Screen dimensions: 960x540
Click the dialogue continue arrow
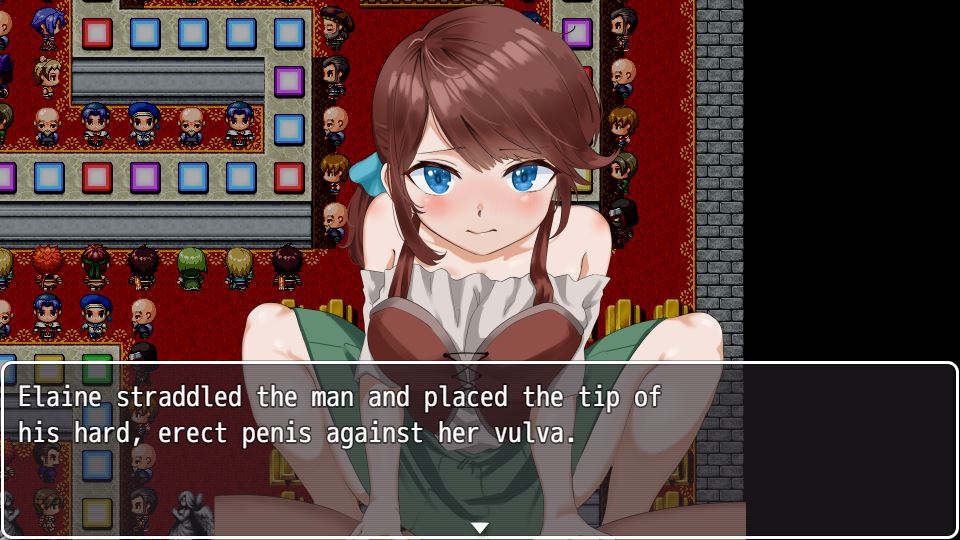480,527
